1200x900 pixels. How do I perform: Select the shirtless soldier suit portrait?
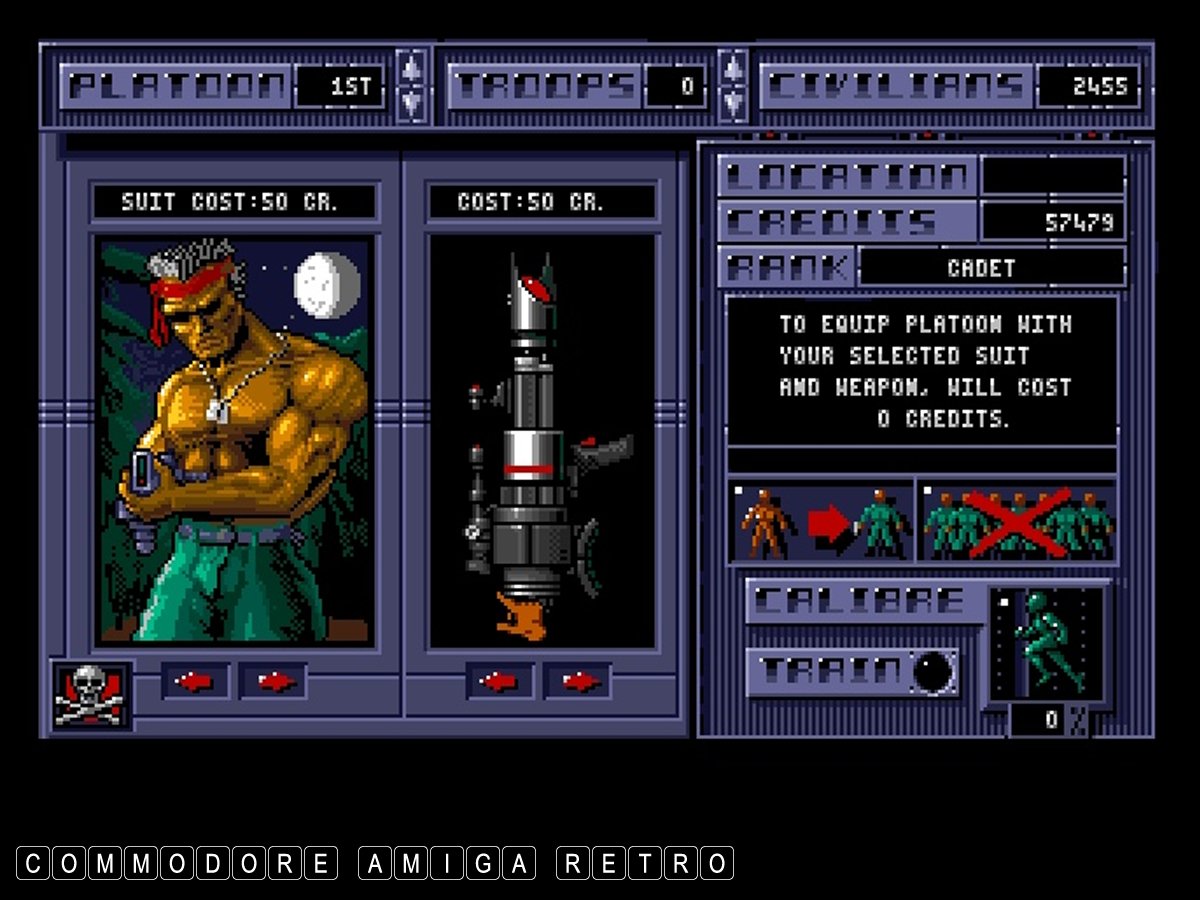point(235,440)
